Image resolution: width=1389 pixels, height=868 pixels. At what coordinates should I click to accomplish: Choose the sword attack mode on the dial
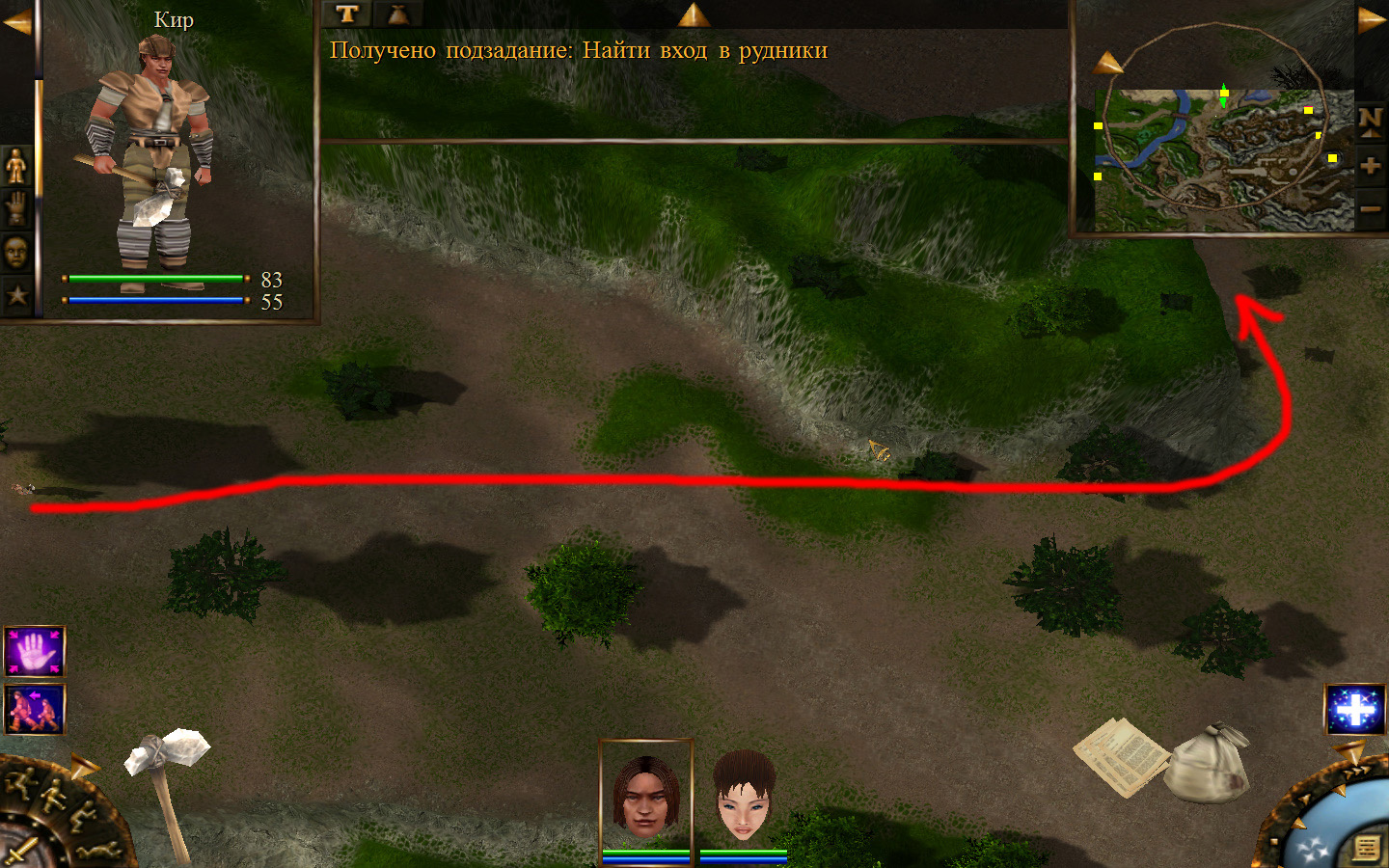[21, 853]
